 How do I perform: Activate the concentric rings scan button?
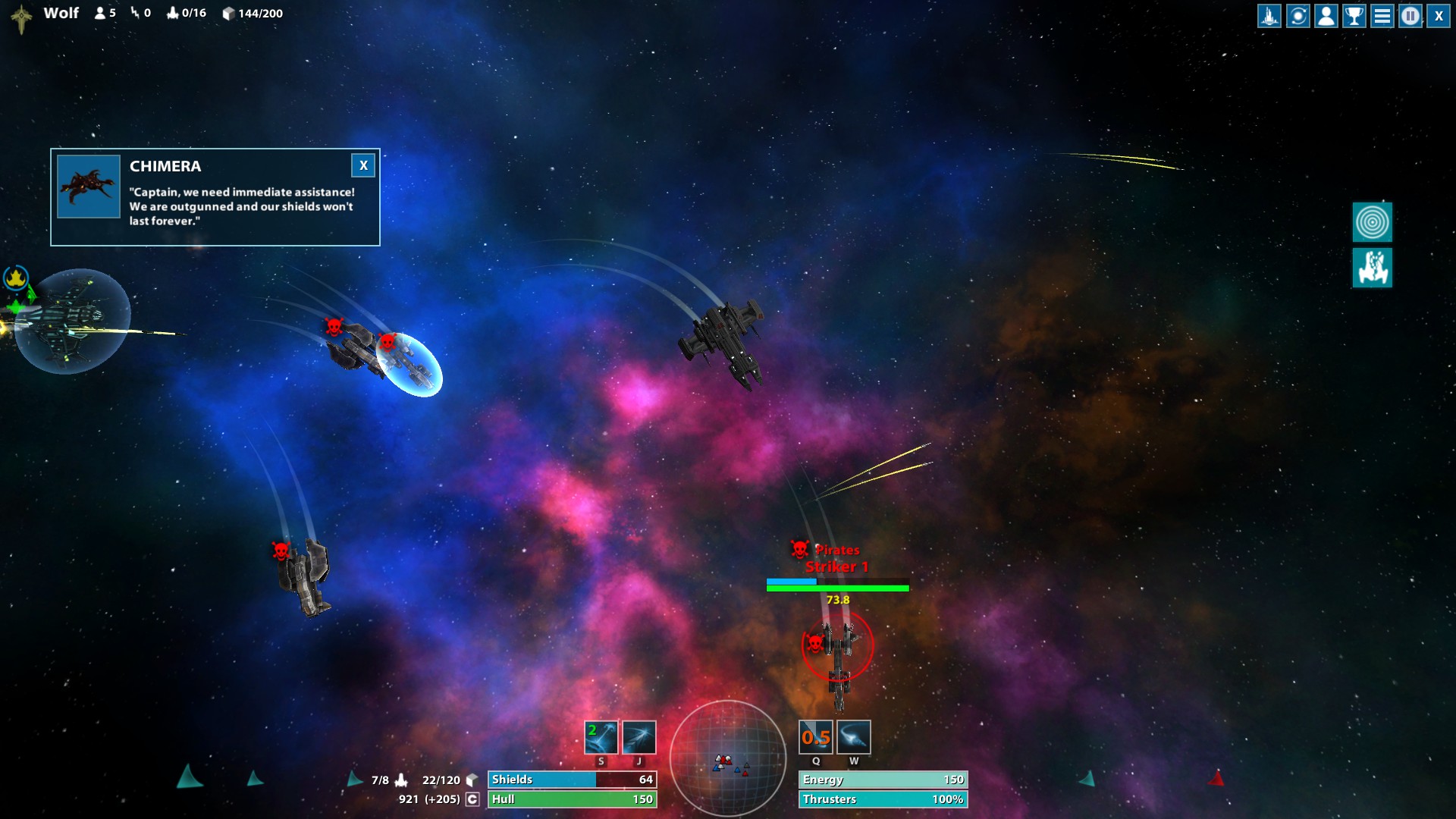[1372, 222]
